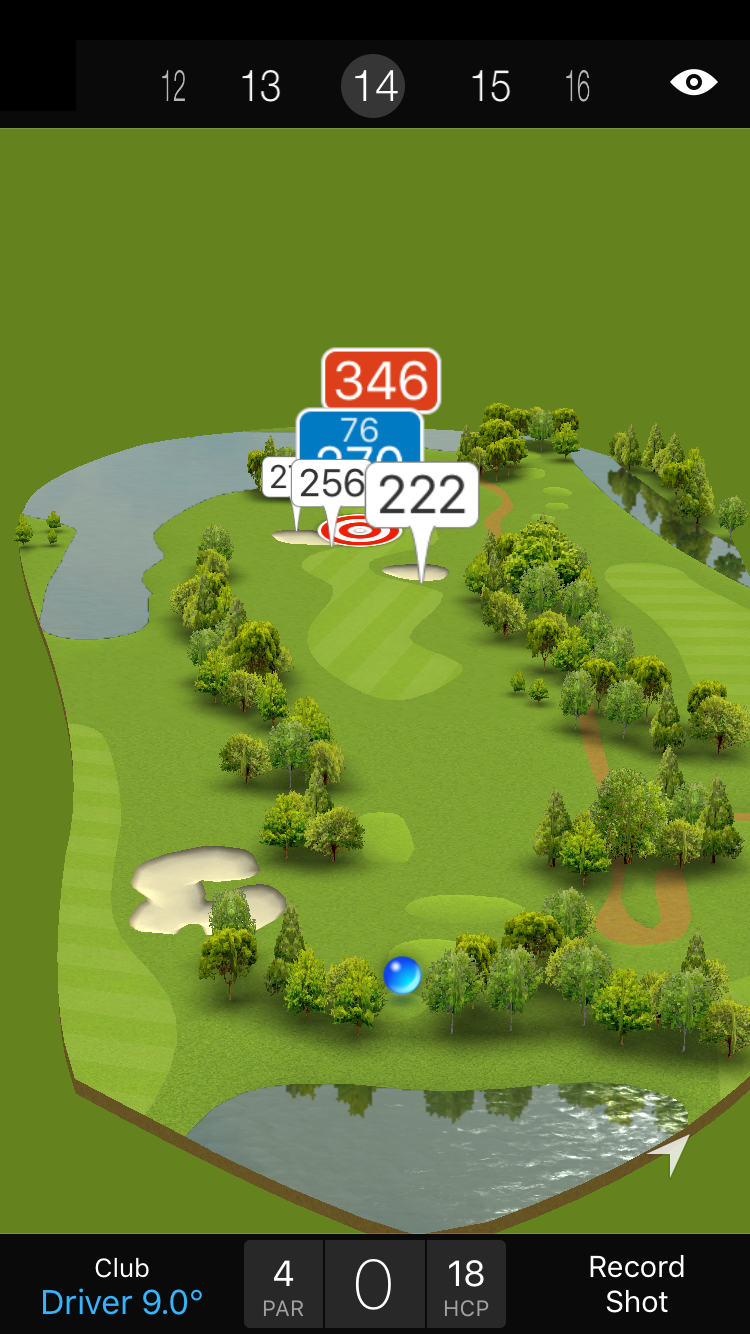Select the red 346 distance marker
Image resolution: width=750 pixels, height=1334 pixels.
381,379
